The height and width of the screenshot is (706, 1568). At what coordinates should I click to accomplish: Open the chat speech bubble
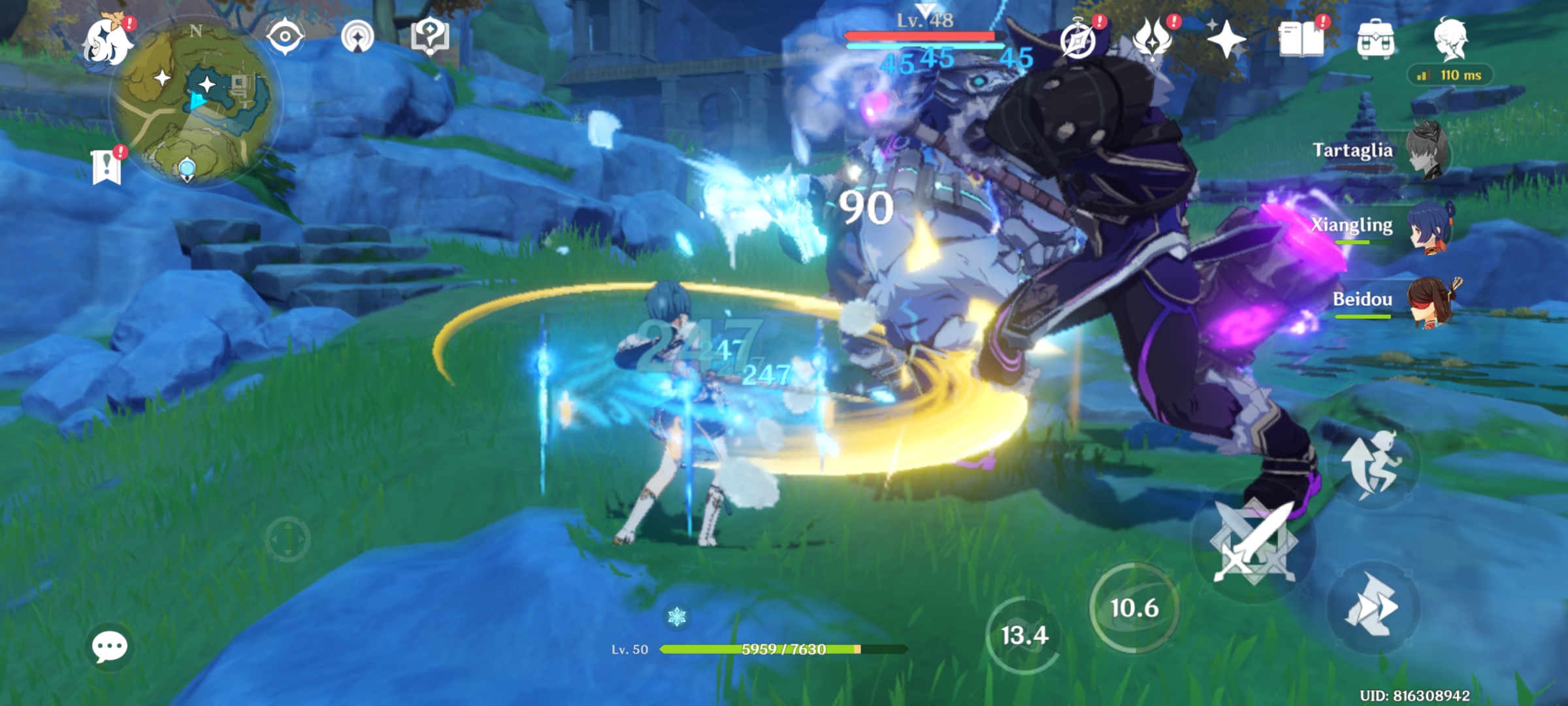pyautogui.click(x=109, y=647)
